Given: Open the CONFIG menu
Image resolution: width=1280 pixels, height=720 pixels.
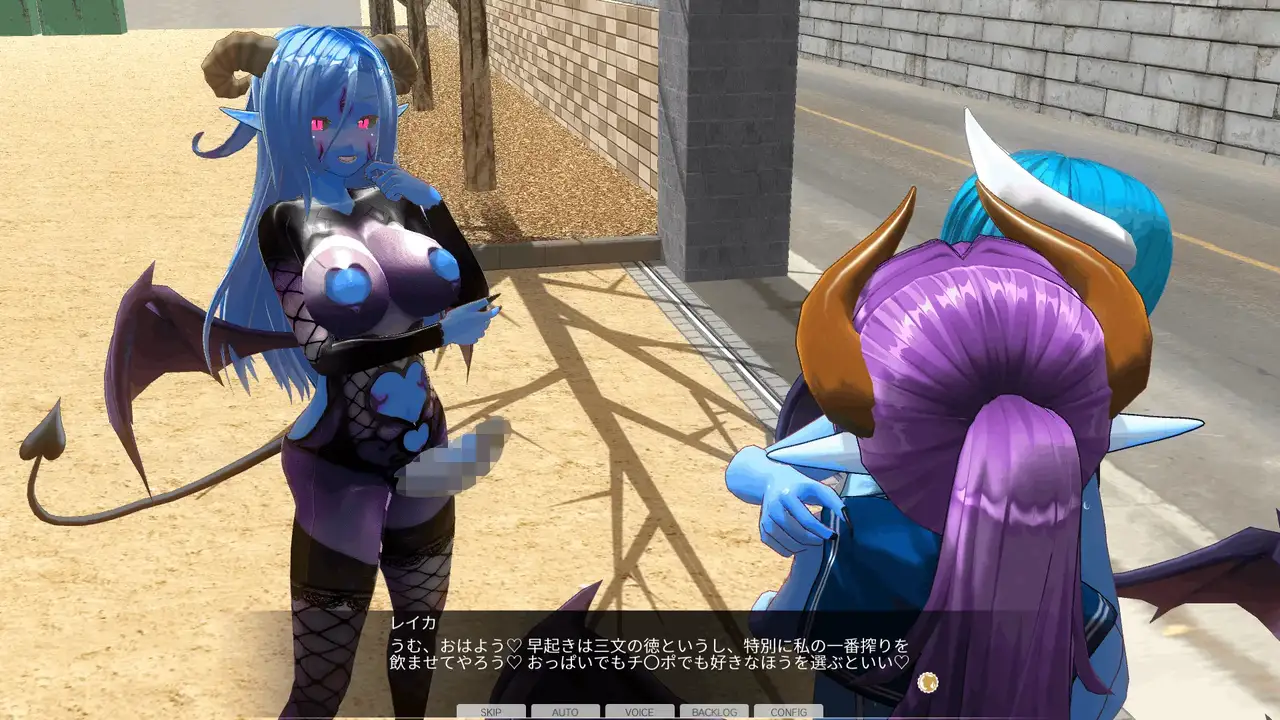Looking at the screenshot, I should pos(788,712).
